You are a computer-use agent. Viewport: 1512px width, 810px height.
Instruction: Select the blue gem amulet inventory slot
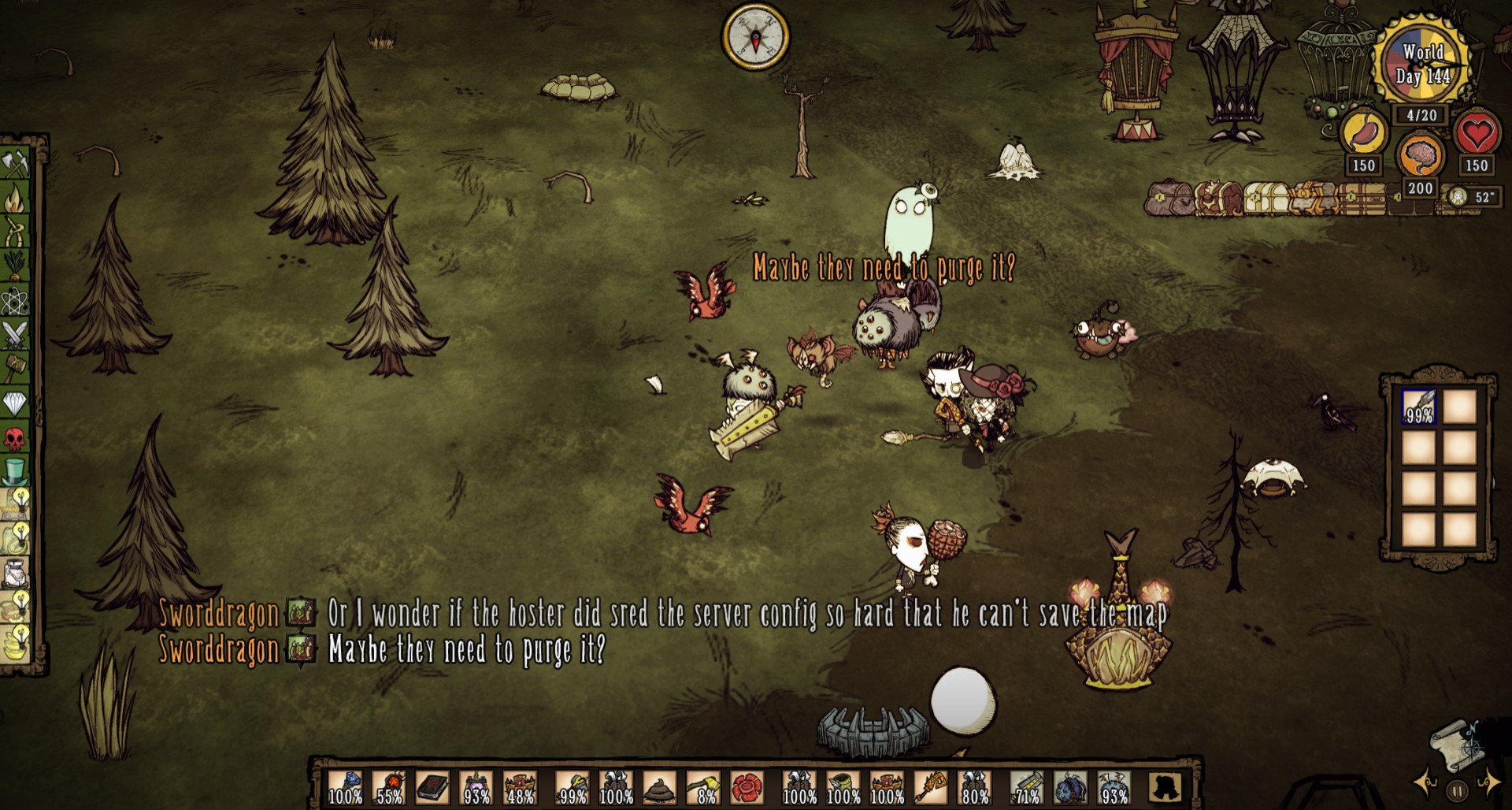(345, 786)
